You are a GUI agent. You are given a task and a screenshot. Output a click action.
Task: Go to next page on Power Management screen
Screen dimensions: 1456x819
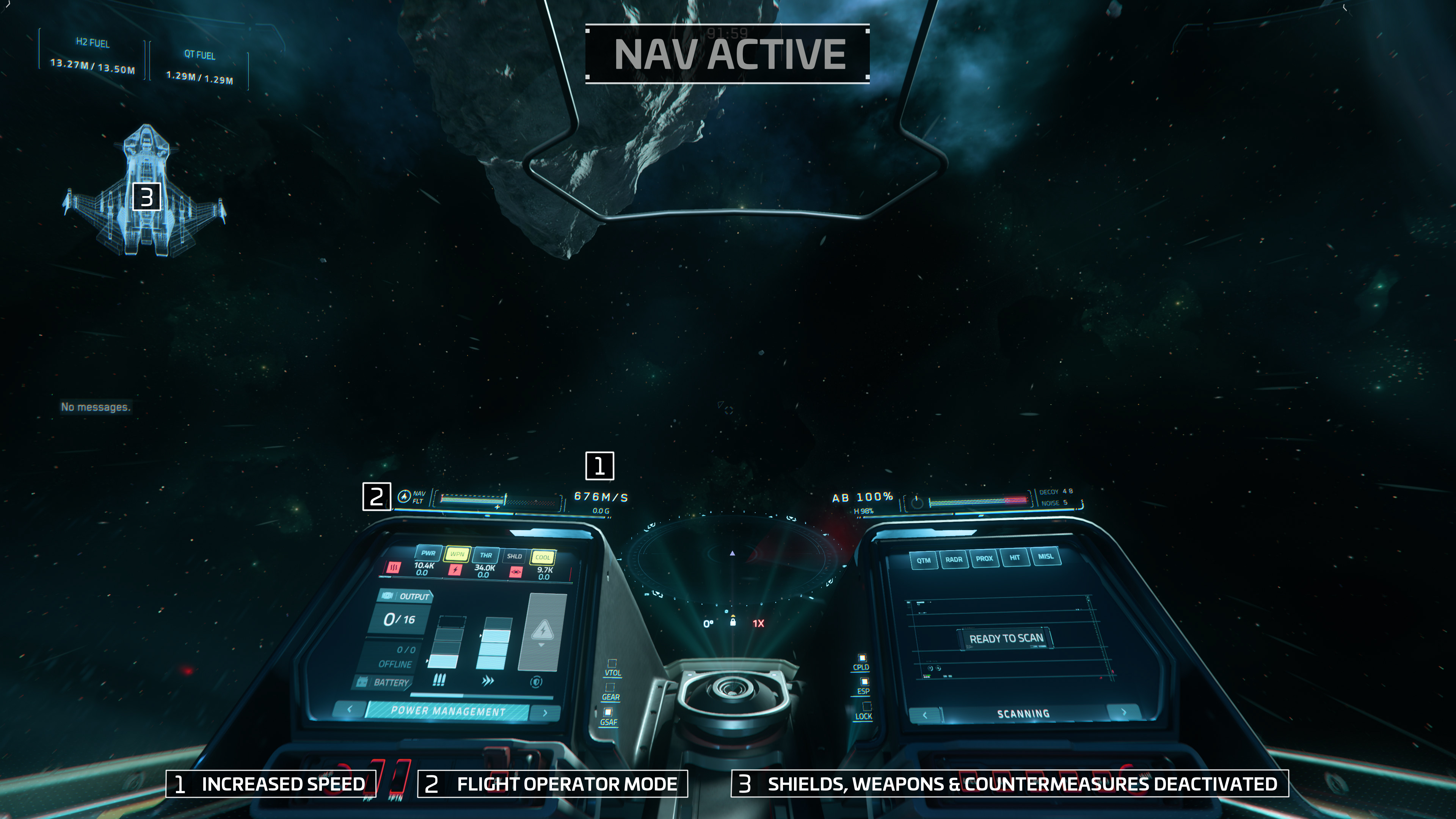coord(545,713)
